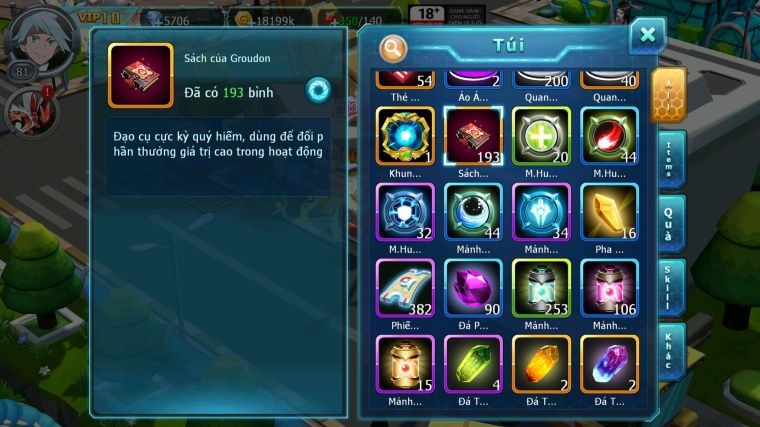The height and width of the screenshot is (427, 760).
Task: Switch to the Khác tab
Action: tap(671, 352)
